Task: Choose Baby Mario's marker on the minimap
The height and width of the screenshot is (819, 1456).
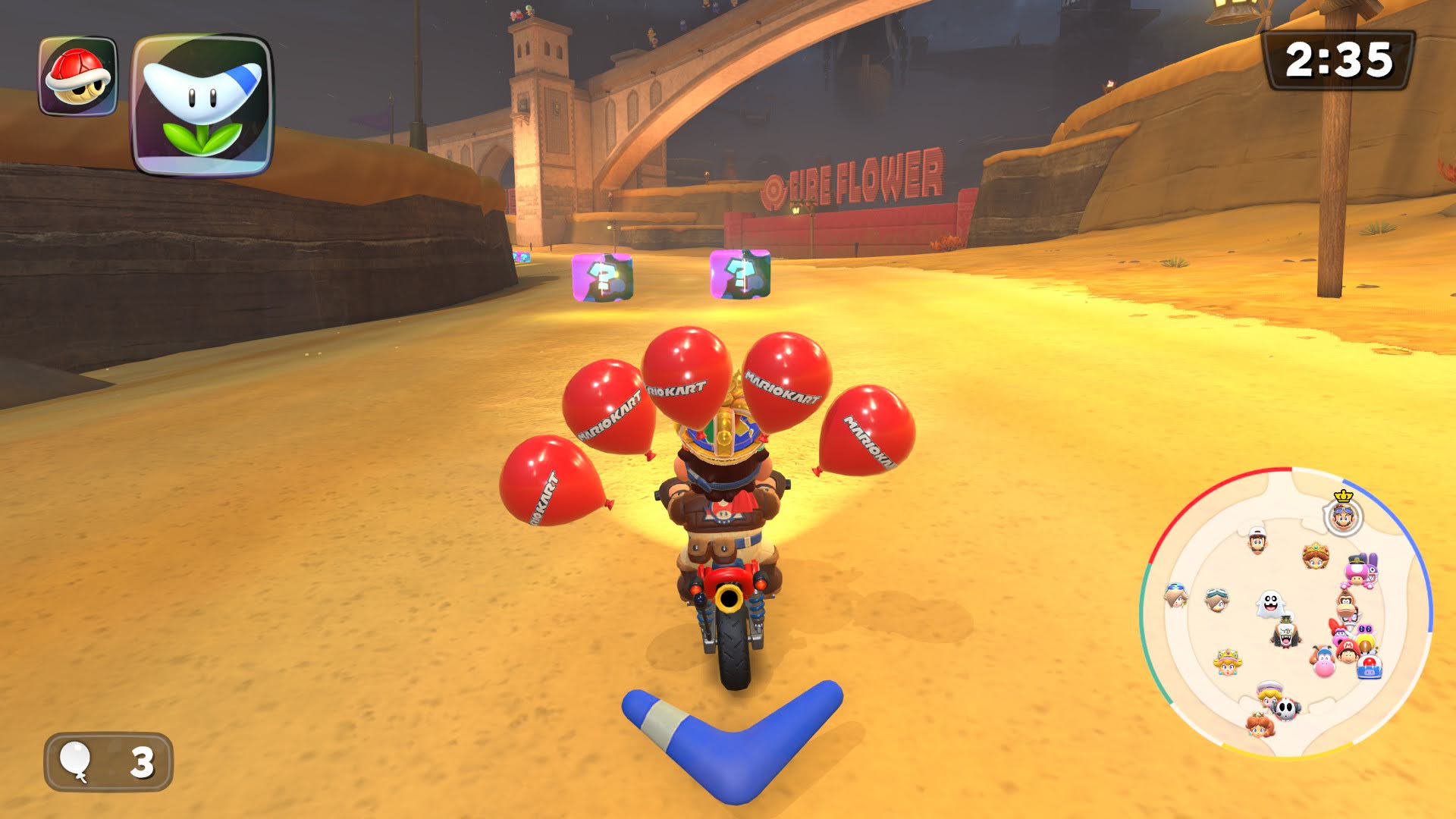Action: (x=1347, y=650)
